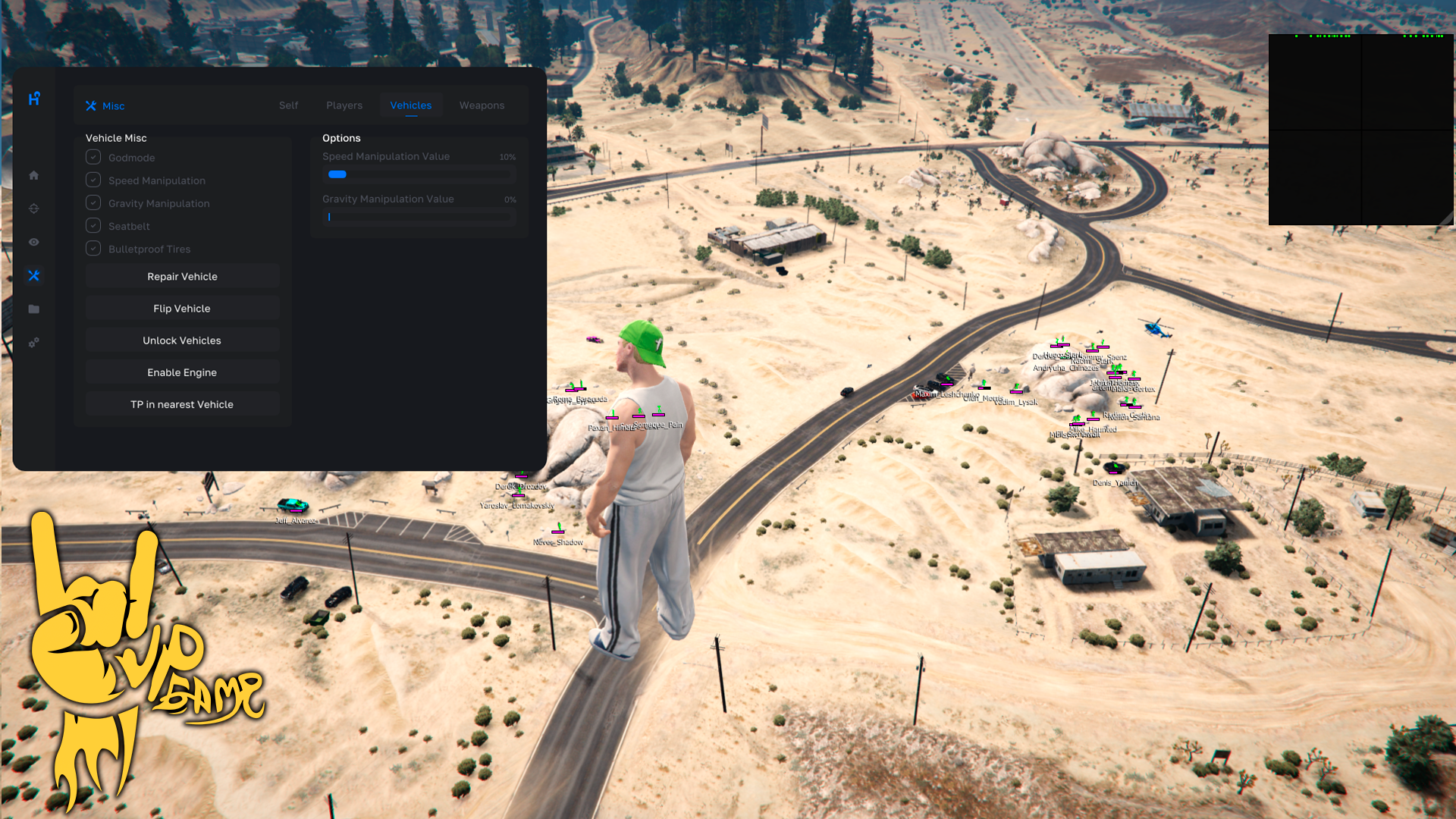Screen dimensions: 1456x819
Task: Click the Speed Manipulation Value slider
Action: 419,174
